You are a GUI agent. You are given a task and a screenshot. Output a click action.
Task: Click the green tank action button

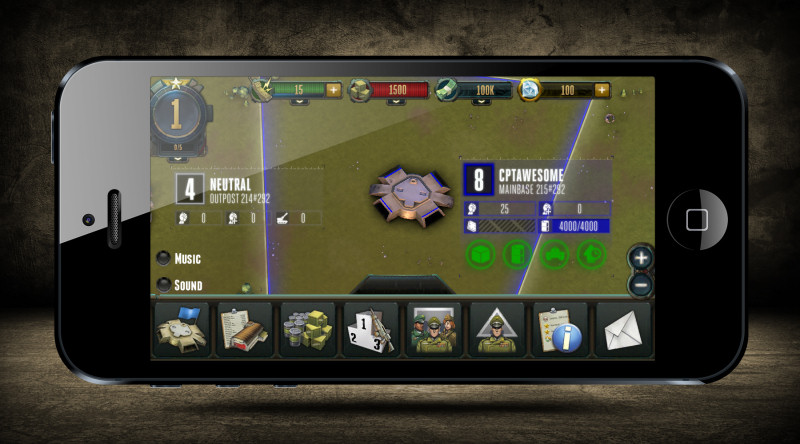[554, 254]
